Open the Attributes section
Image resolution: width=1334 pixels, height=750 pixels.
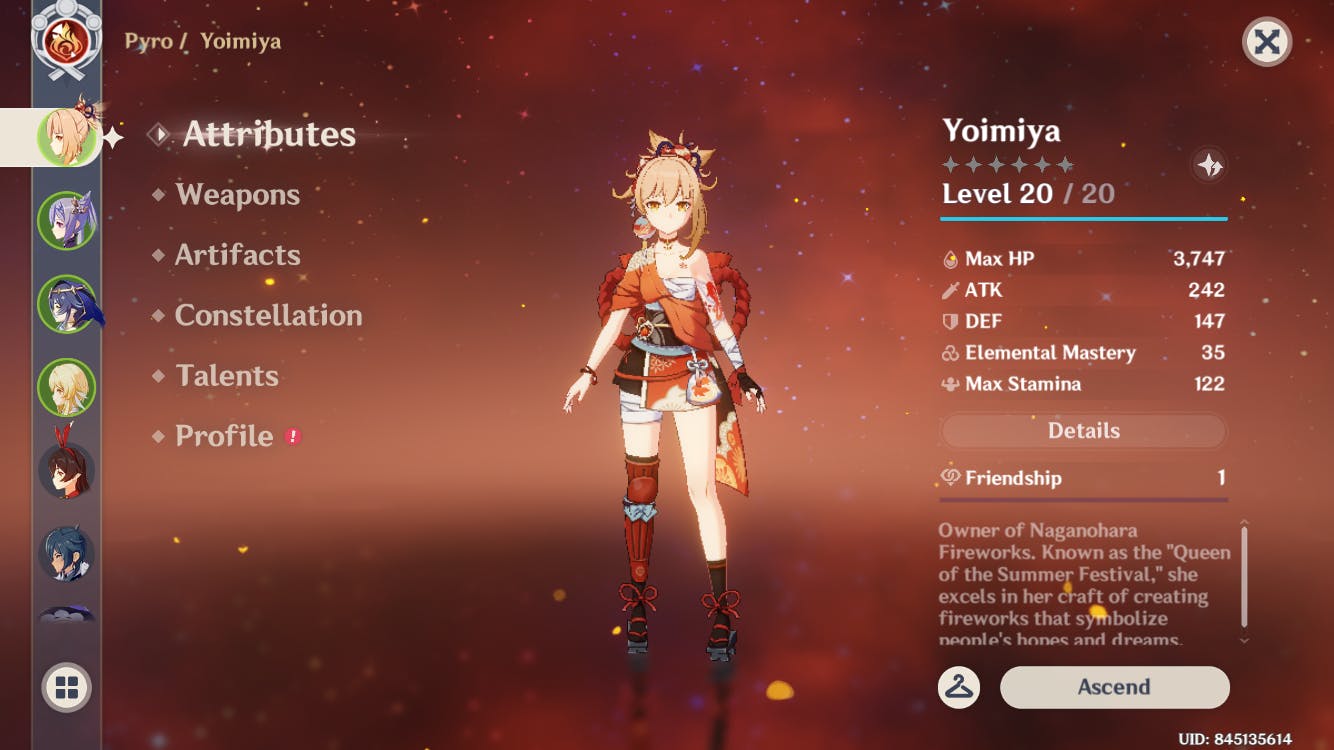[268, 134]
